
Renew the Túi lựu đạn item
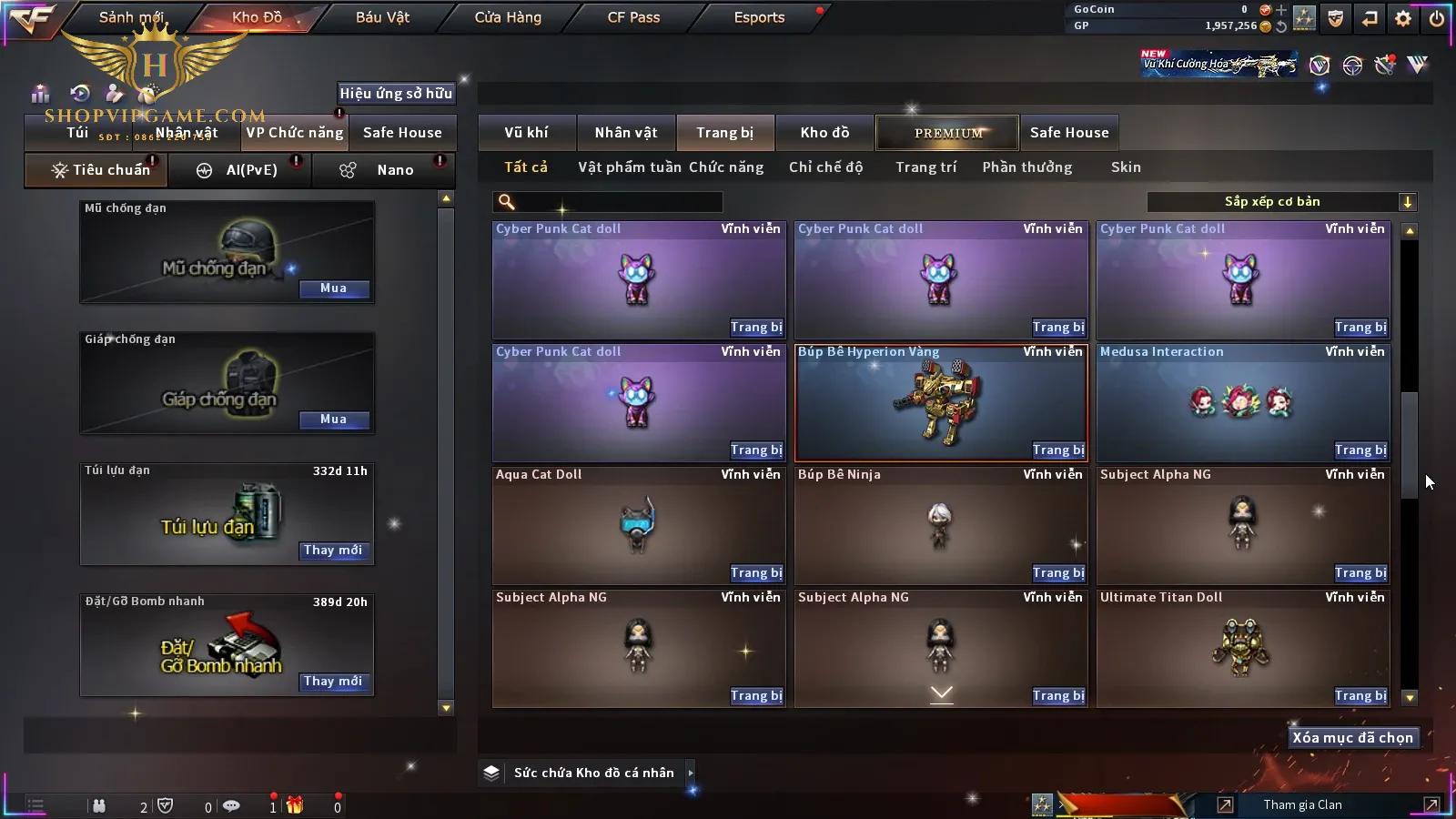[333, 551]
